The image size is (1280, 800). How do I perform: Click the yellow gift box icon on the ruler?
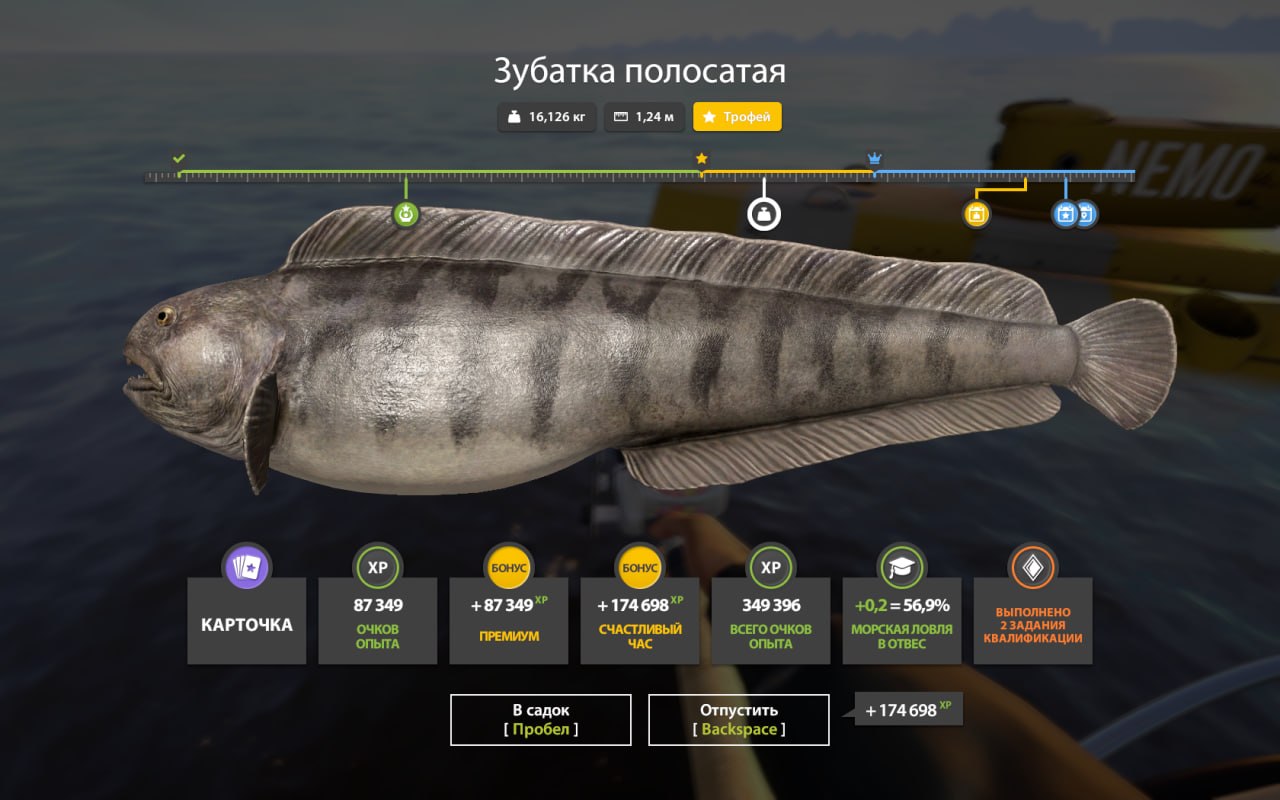click(975, 213)
